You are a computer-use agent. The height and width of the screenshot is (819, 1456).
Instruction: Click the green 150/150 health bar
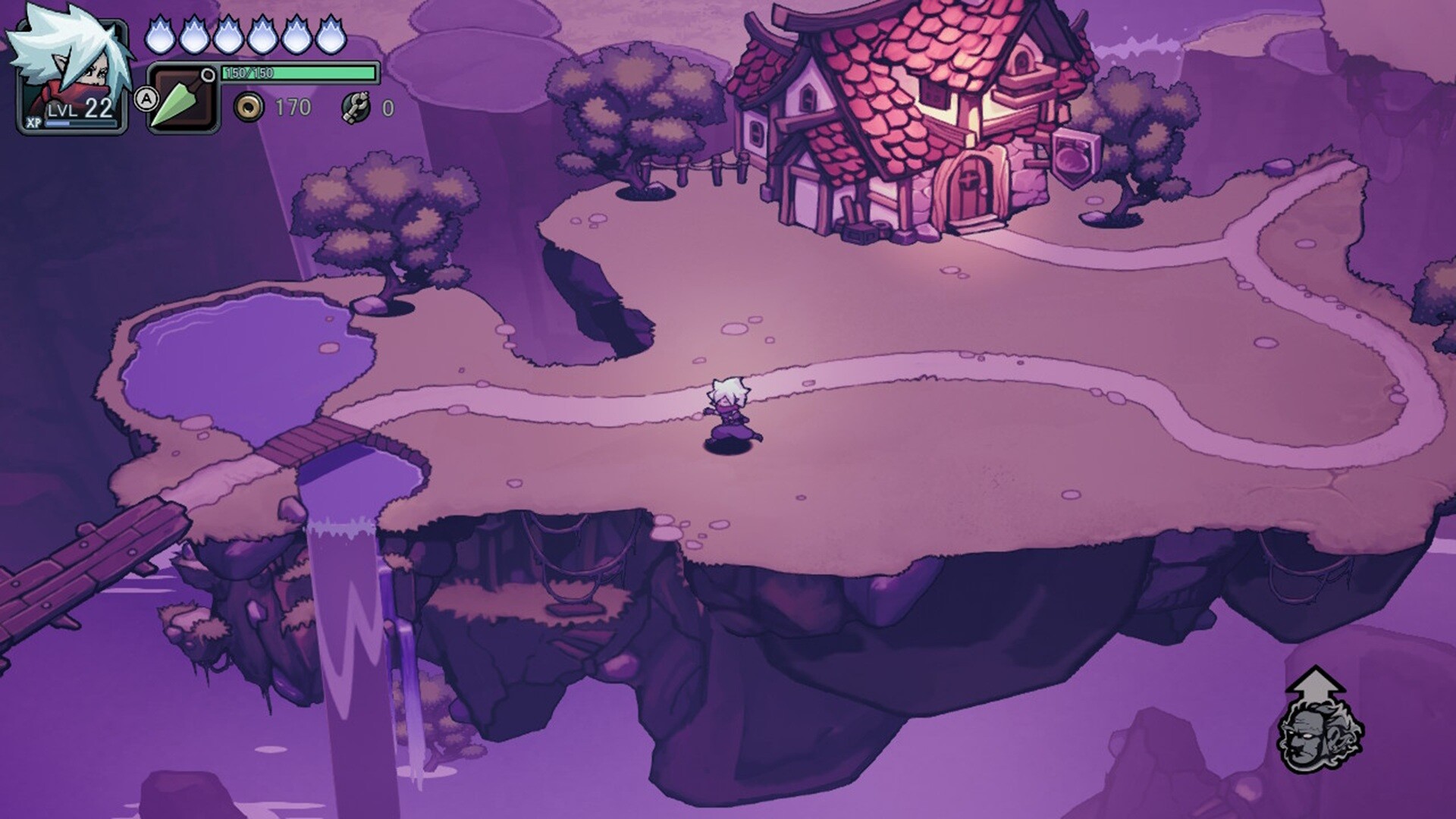point(297,72)
